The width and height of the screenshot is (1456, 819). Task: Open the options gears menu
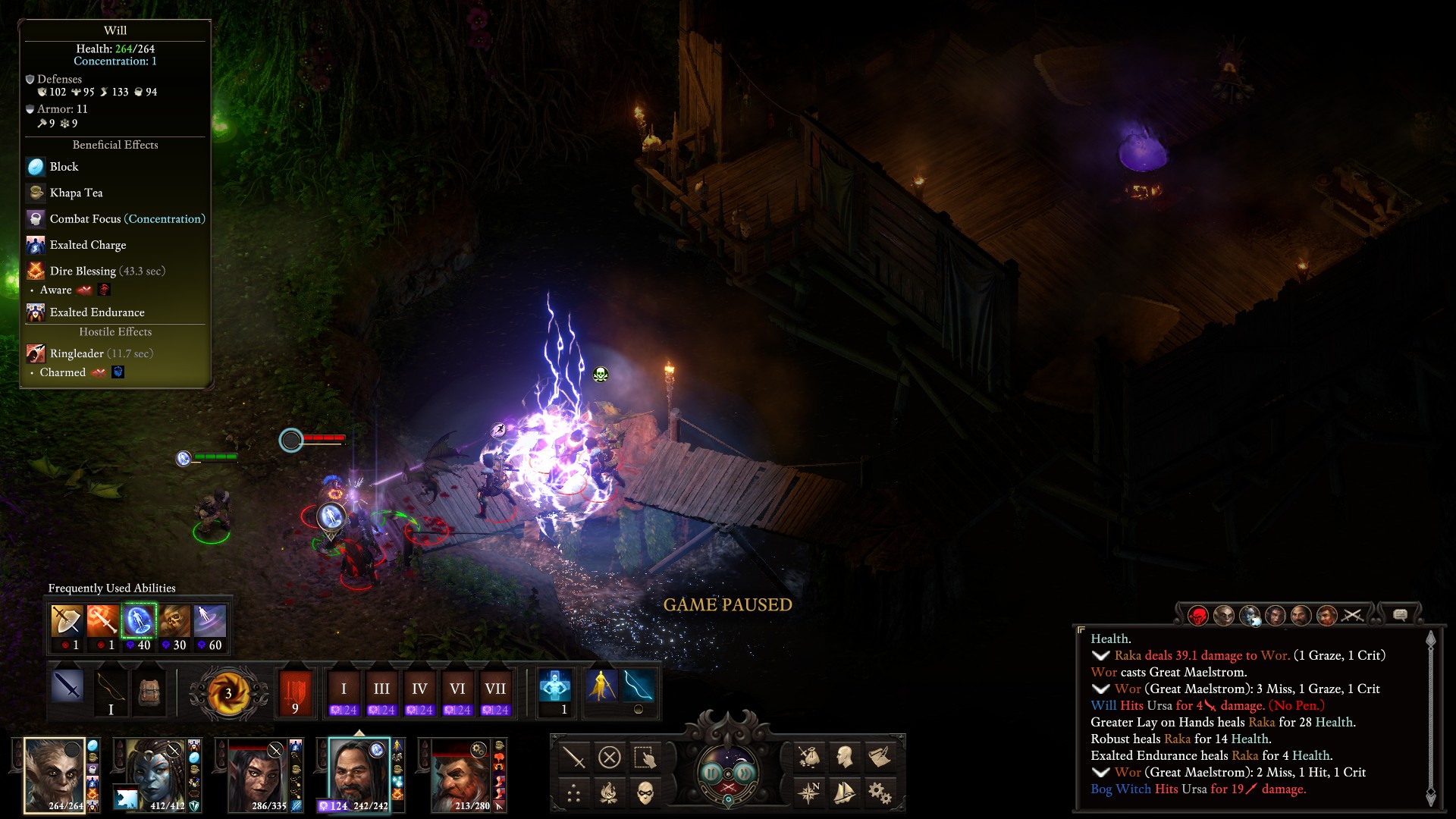point(880,793)
